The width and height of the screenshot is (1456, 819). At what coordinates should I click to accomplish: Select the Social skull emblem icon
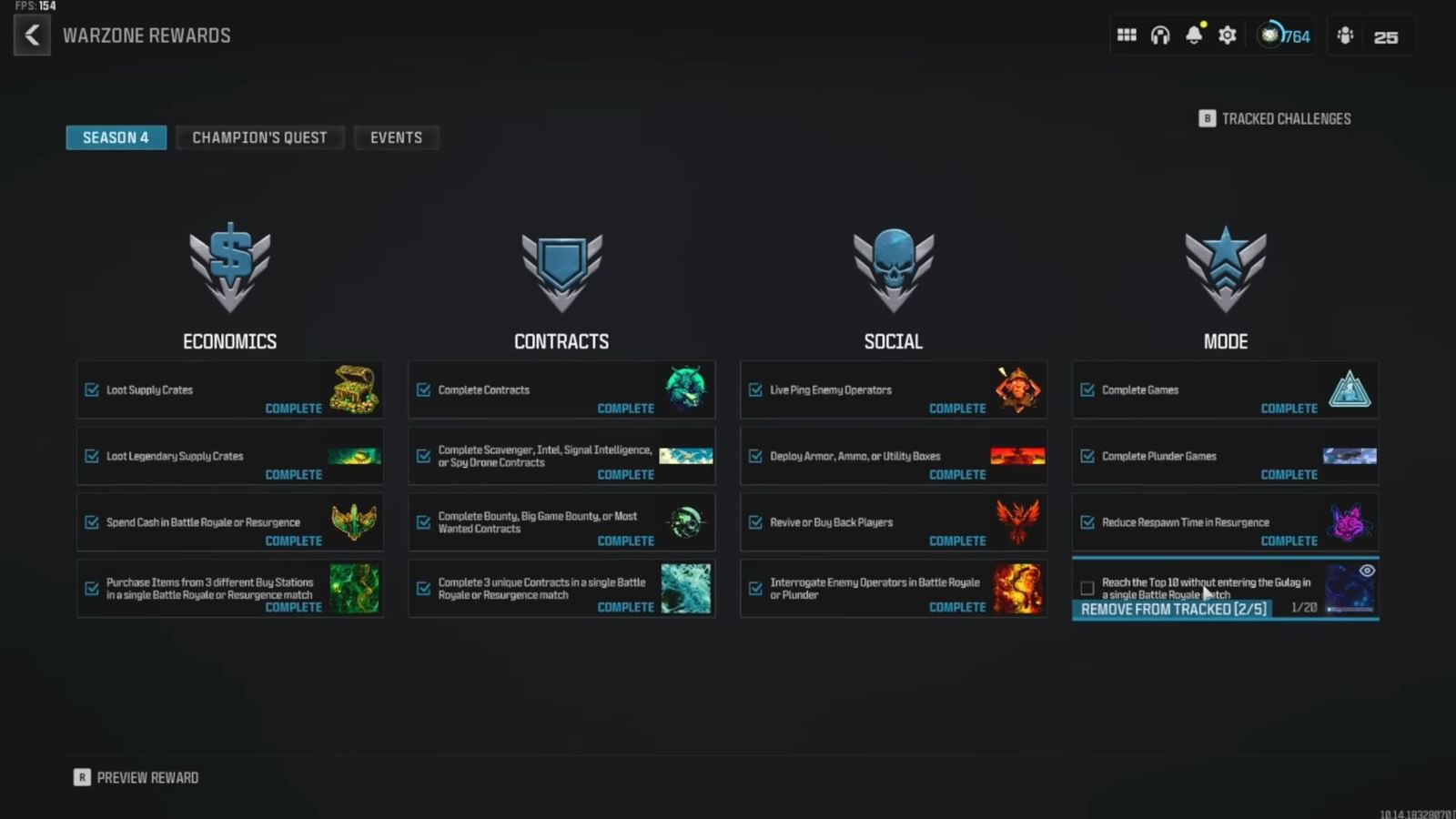coord(893,268)
